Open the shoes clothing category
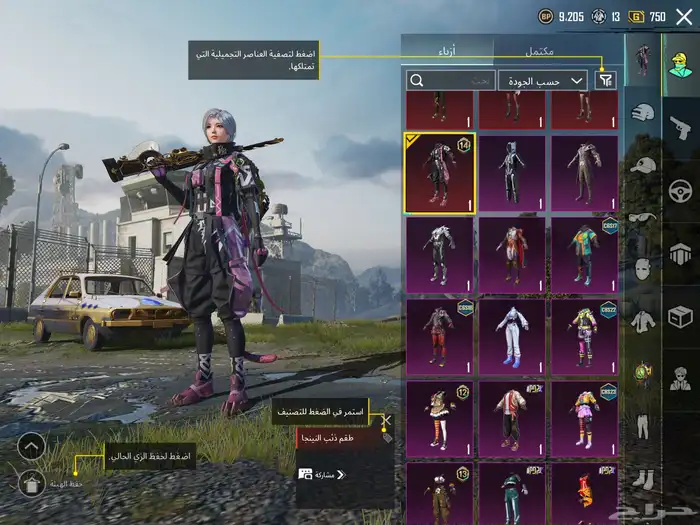This screenshot has width=700, height=525. [x=643, y=478]
